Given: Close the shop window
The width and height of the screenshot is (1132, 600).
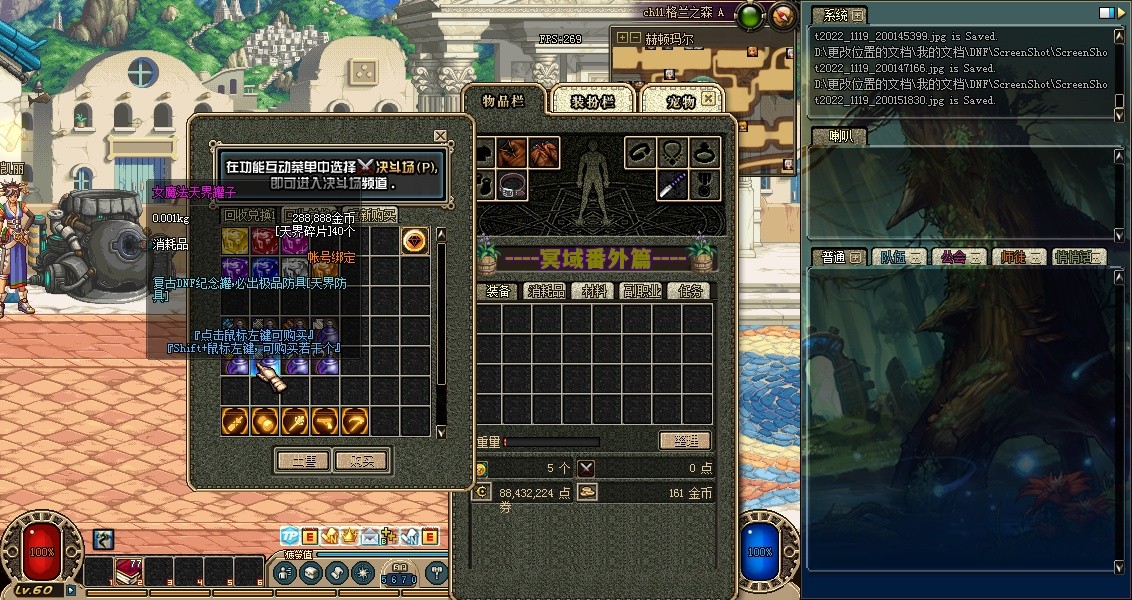Looking at the screenshot, I should click(x=440, y=135).
